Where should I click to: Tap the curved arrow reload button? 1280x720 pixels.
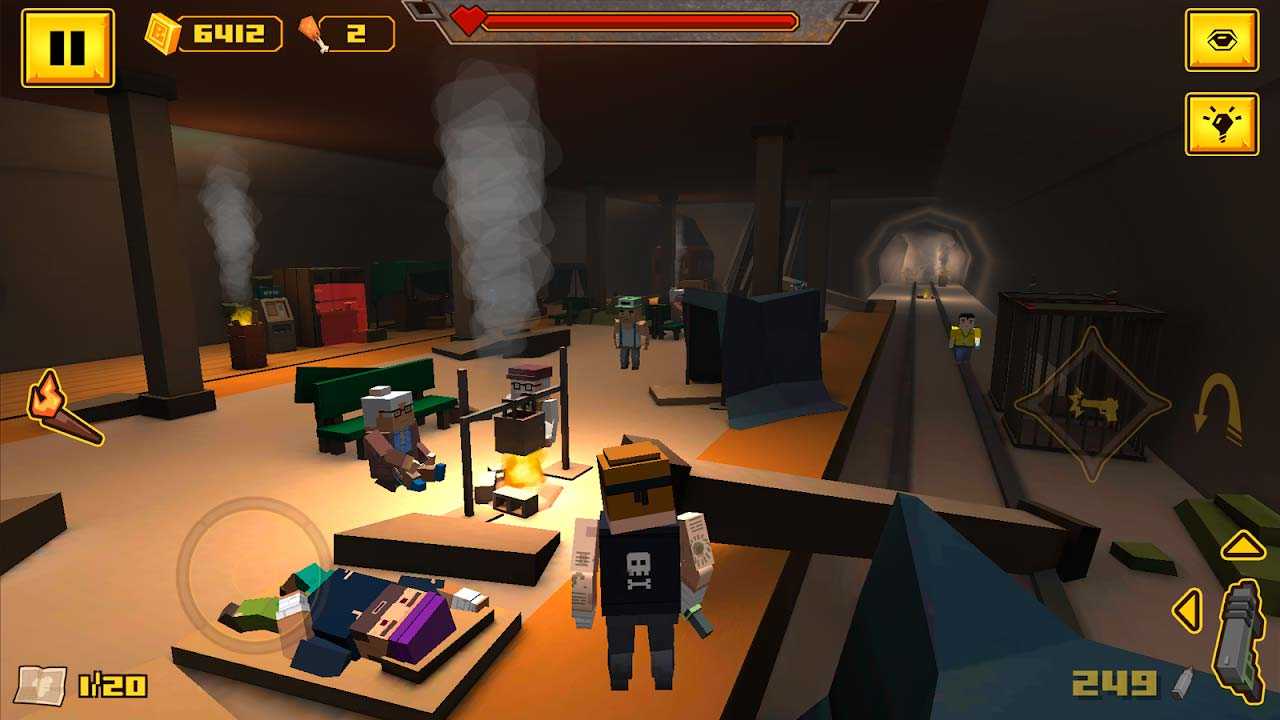(x=1219, y=409)
